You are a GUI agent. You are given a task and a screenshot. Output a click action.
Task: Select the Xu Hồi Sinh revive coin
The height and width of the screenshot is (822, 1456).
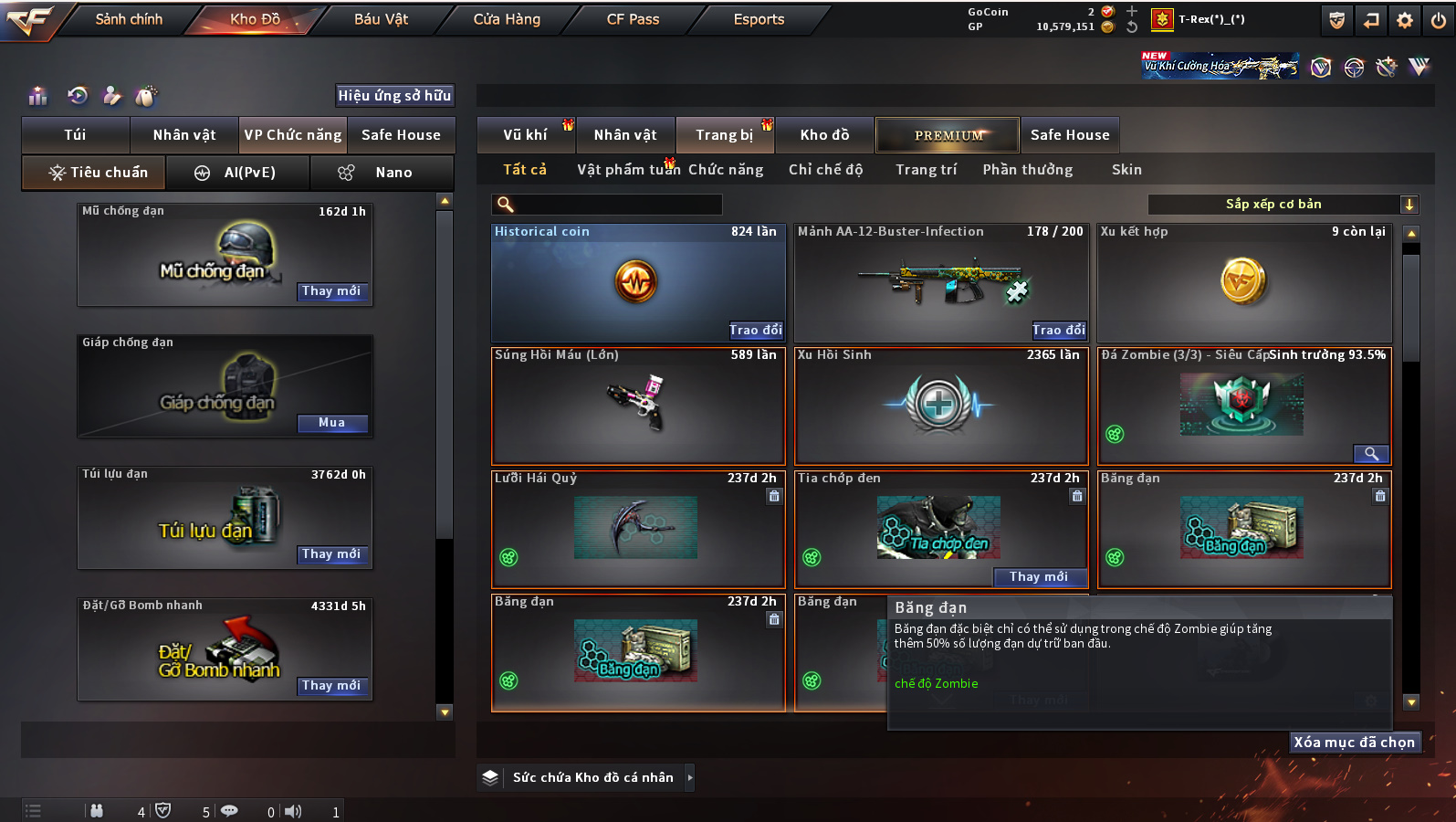click(x=940, y=406)
